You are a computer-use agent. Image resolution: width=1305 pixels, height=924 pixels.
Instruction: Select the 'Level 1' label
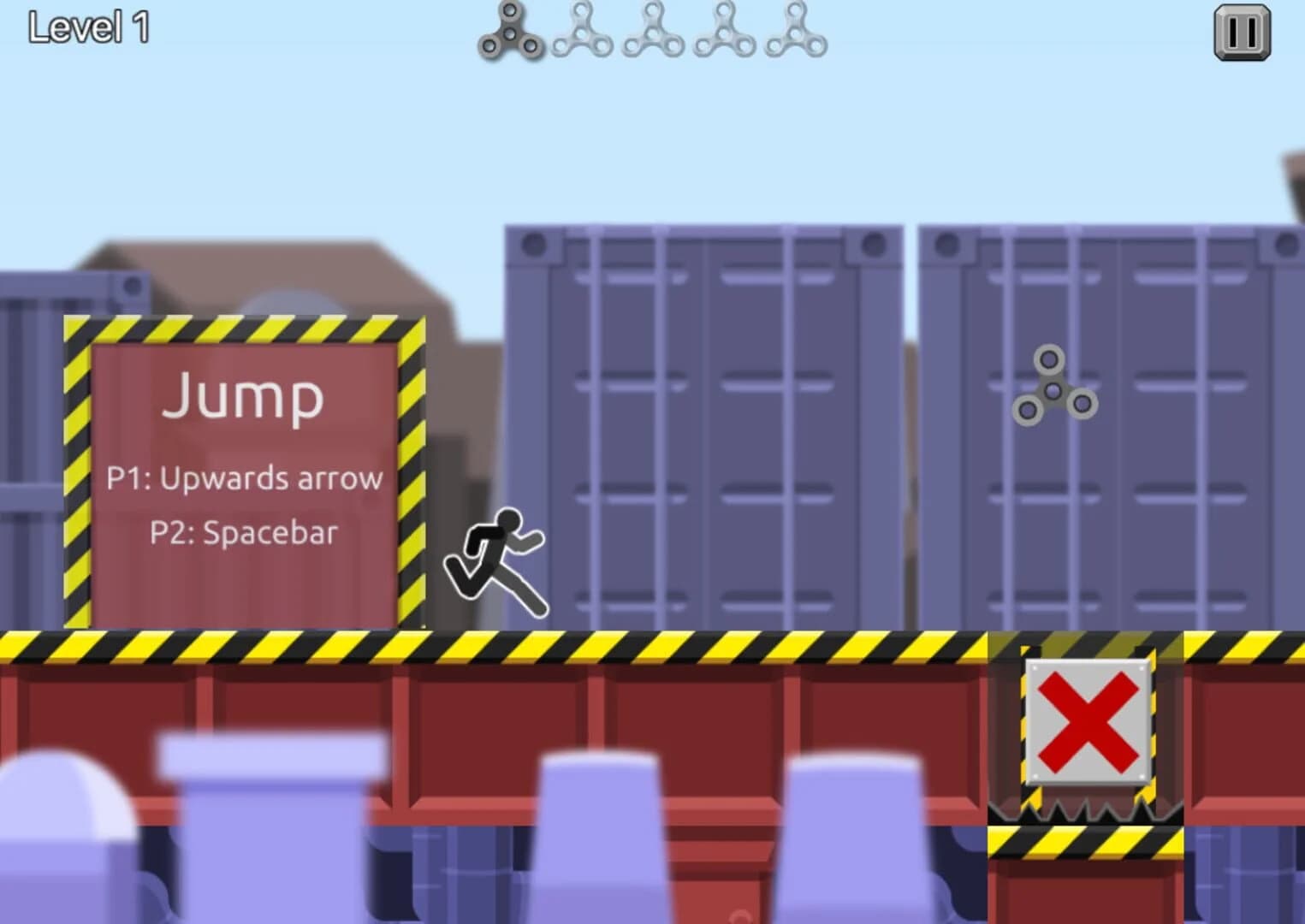click(x=89, y=29)
